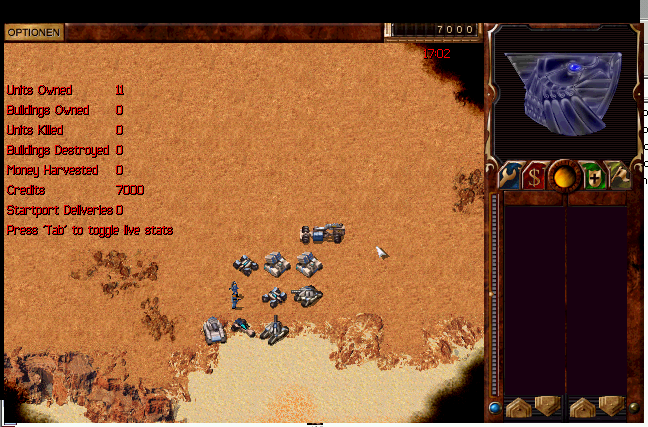The height and width of the screenshot is (427, 648).
Task: Activate the wrench repair button
Action: (x=508, y=176)
